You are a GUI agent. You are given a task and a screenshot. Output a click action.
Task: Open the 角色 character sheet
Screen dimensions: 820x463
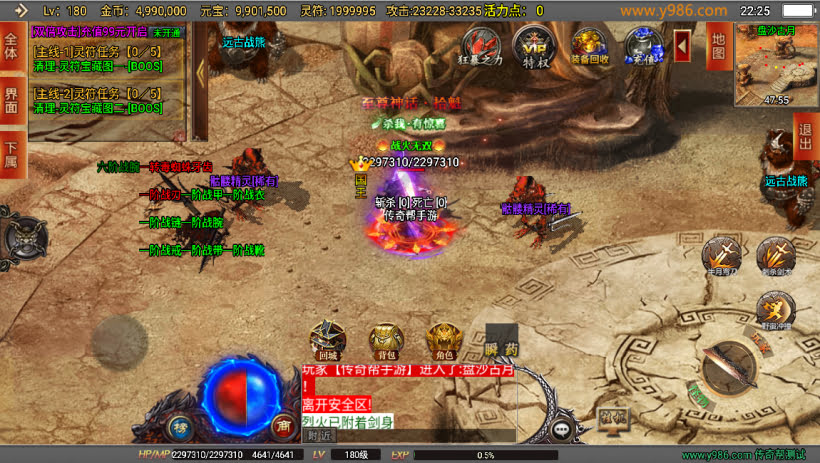(x=443, y=340)
